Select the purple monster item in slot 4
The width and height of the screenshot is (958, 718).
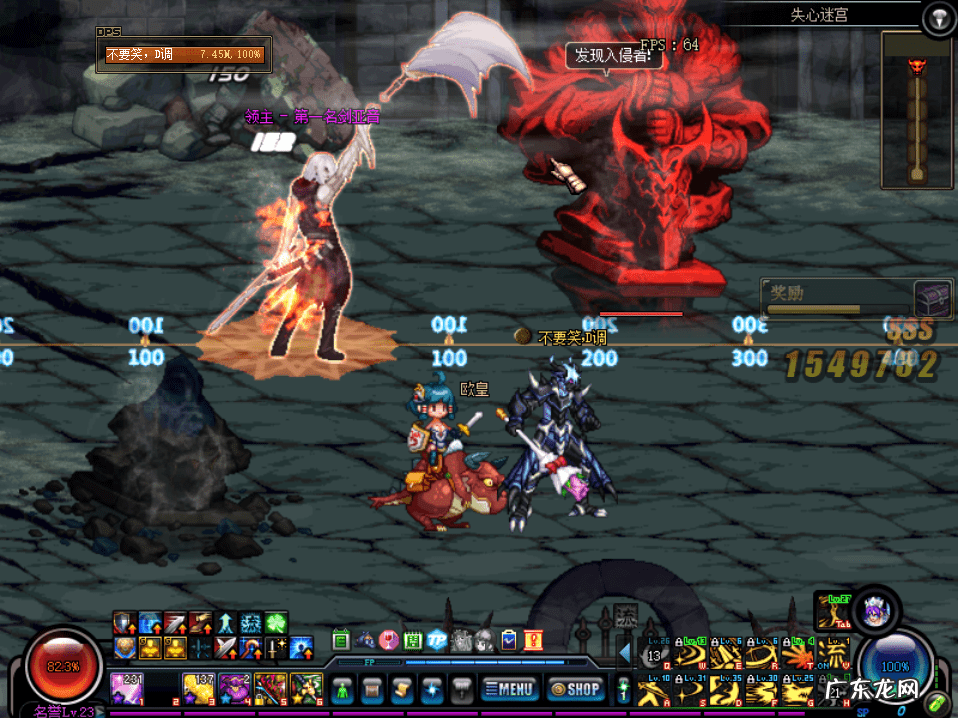235,688
